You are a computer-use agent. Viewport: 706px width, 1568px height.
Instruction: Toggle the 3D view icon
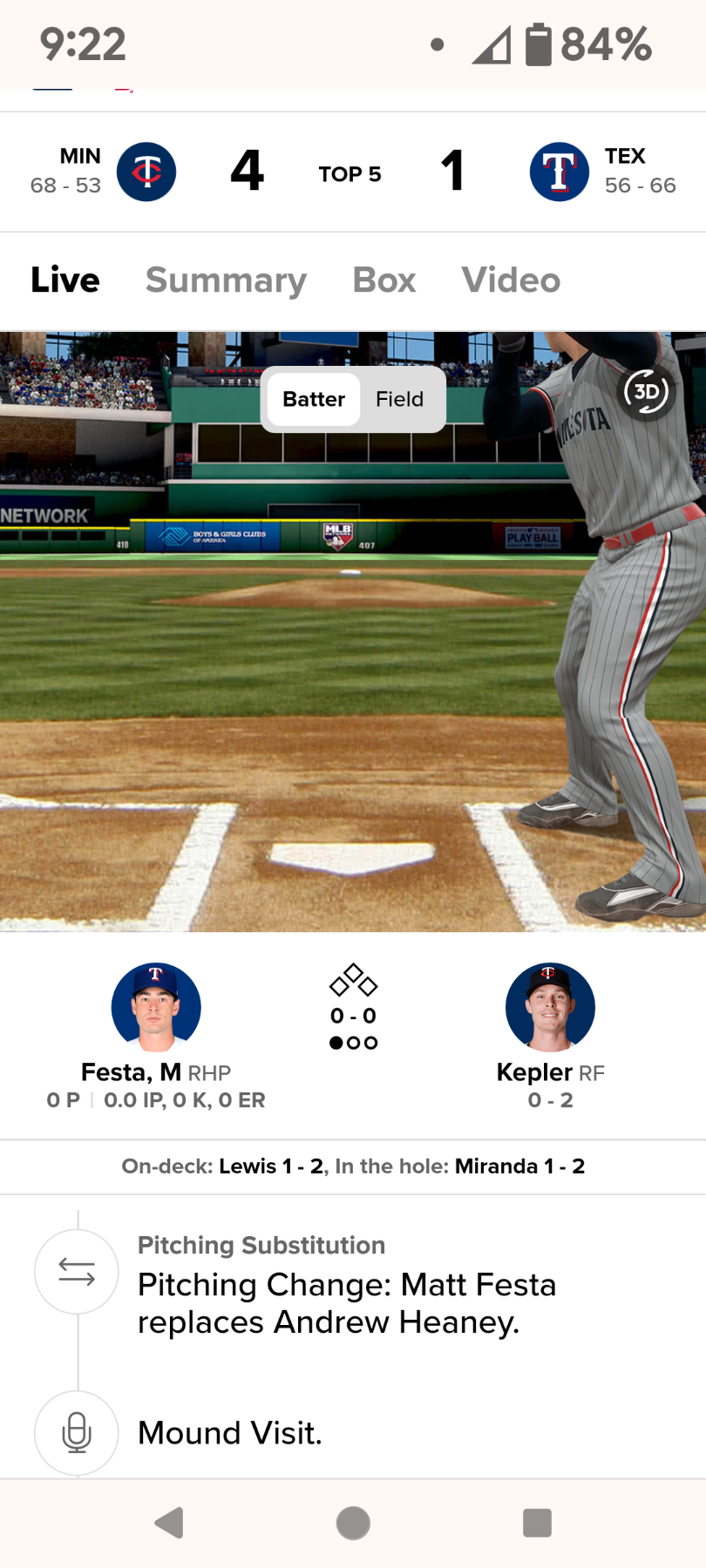tap(646, 392)
